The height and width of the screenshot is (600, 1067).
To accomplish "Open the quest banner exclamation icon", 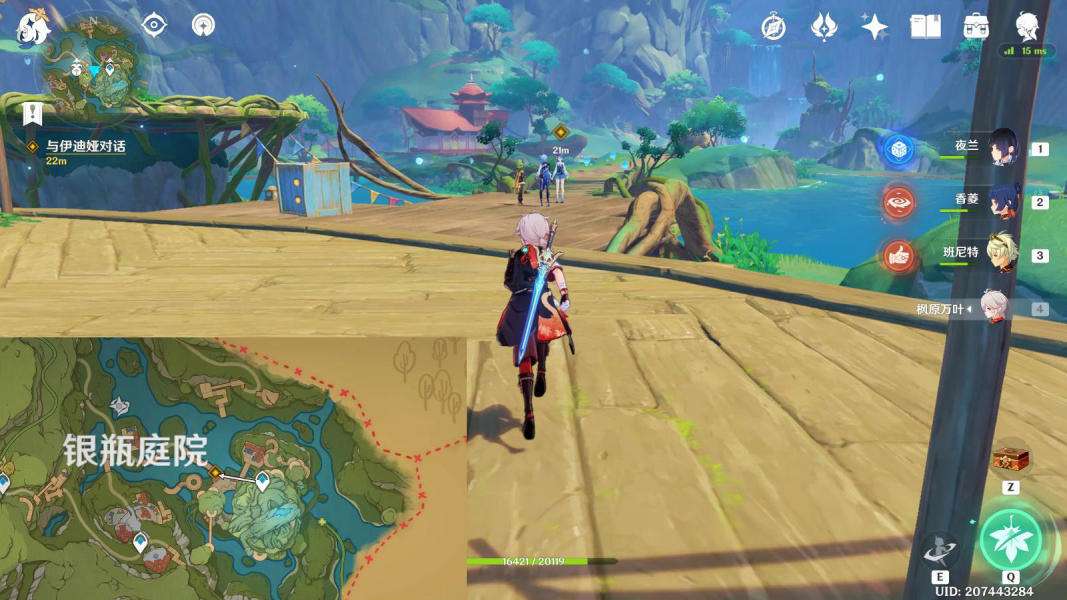I will pyautogui.click(x=32, y=114).
